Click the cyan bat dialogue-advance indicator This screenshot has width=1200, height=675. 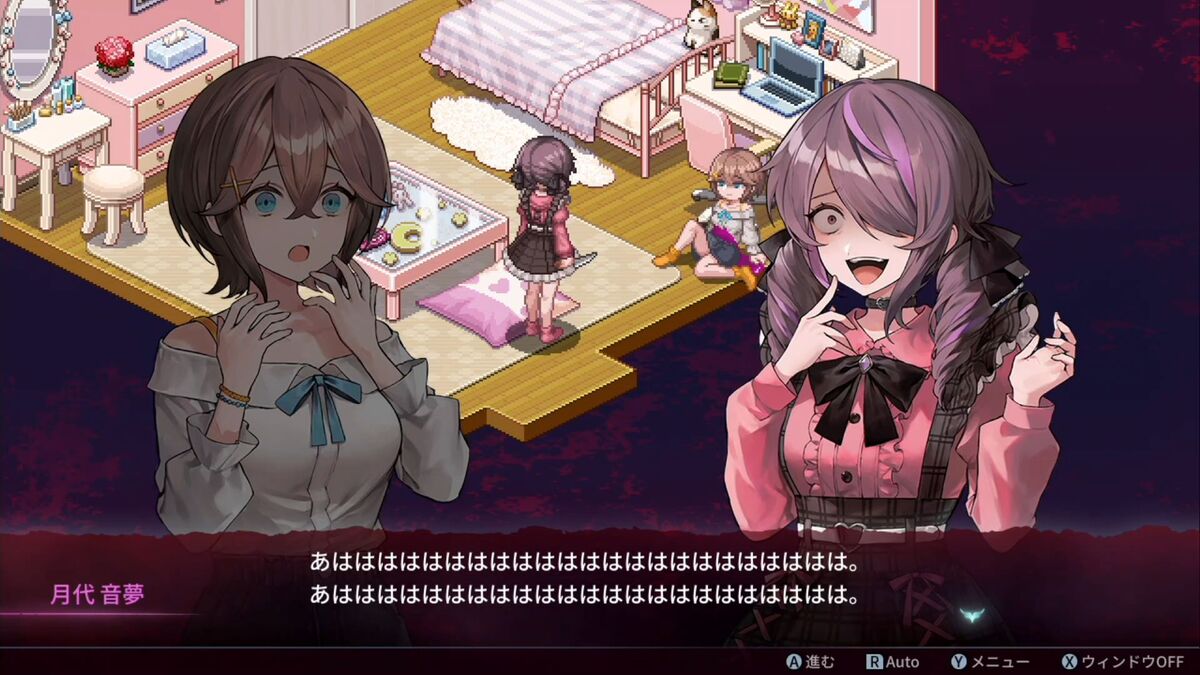click(x=968, y=616)
